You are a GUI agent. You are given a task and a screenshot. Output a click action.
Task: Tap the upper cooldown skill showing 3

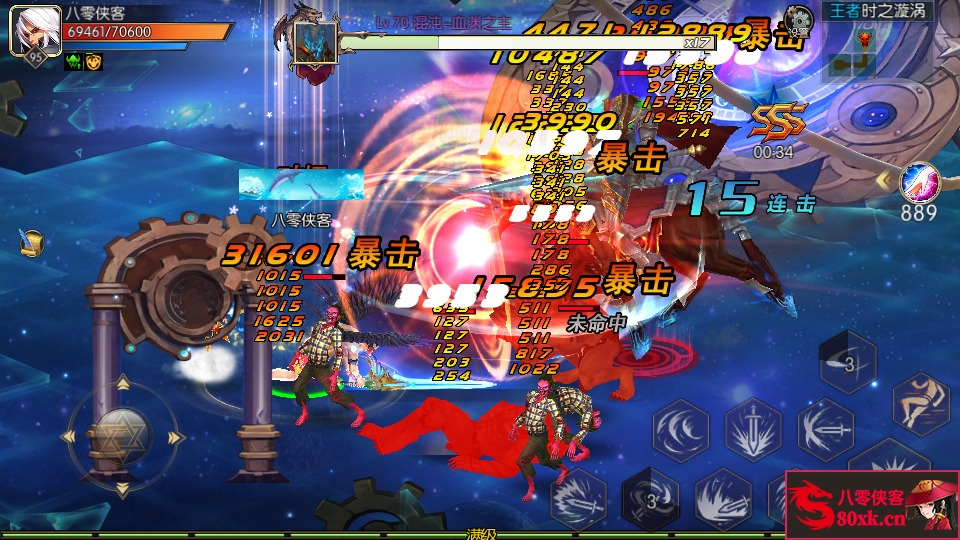pyautogui.click(x=848, y=363)
